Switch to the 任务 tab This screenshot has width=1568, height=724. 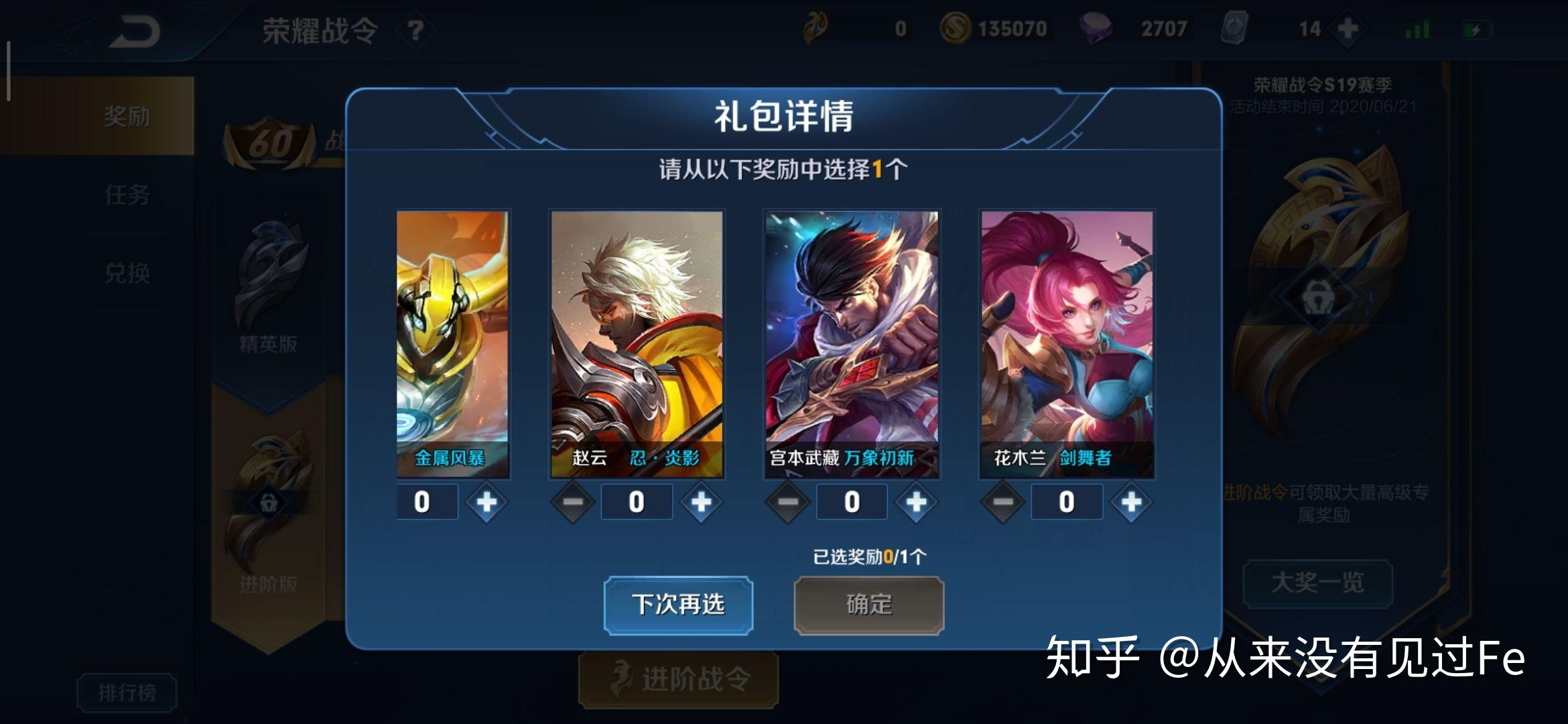point(127,195)
